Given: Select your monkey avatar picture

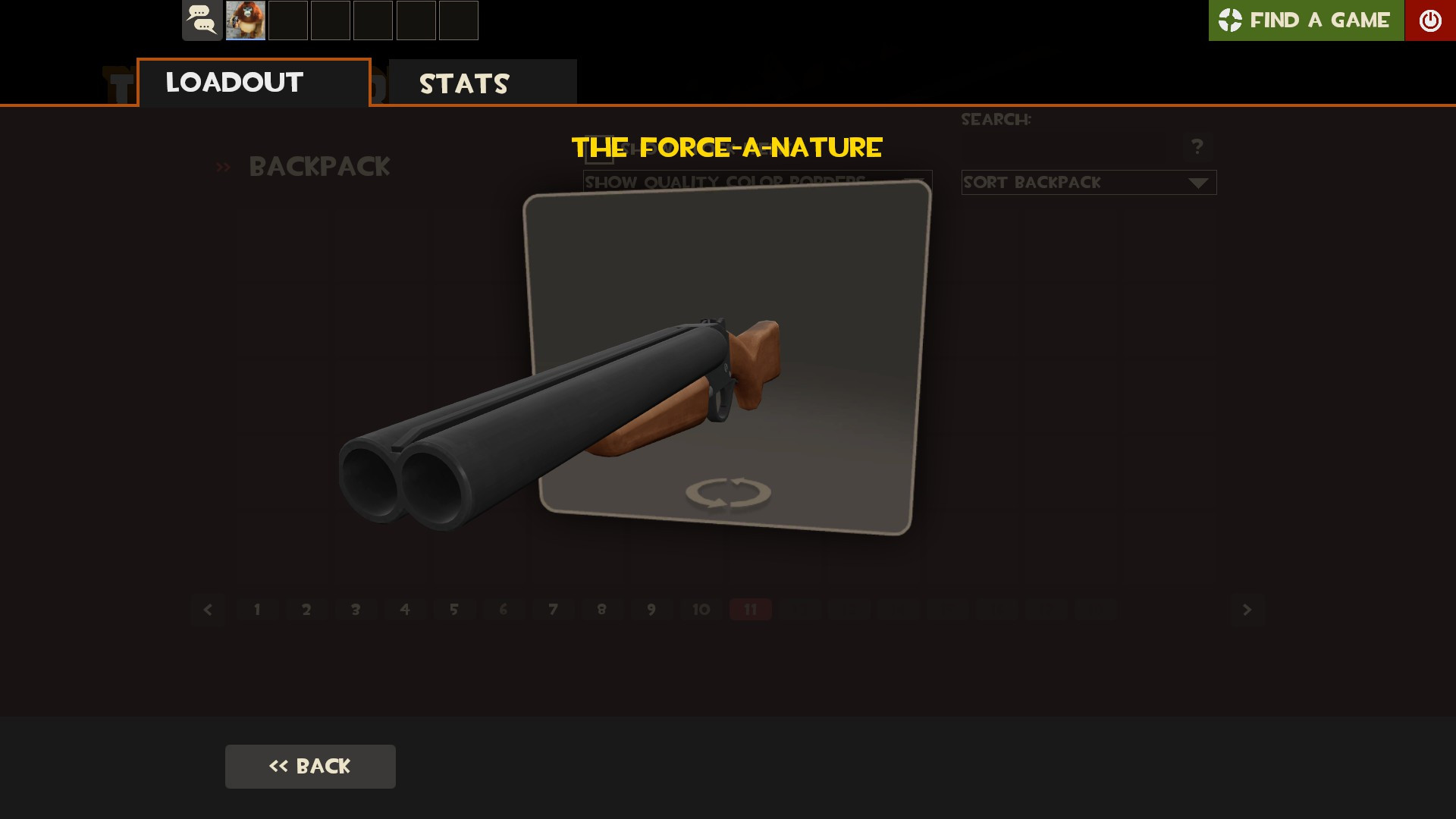Looking at the screenshot, I should [243, 20].
